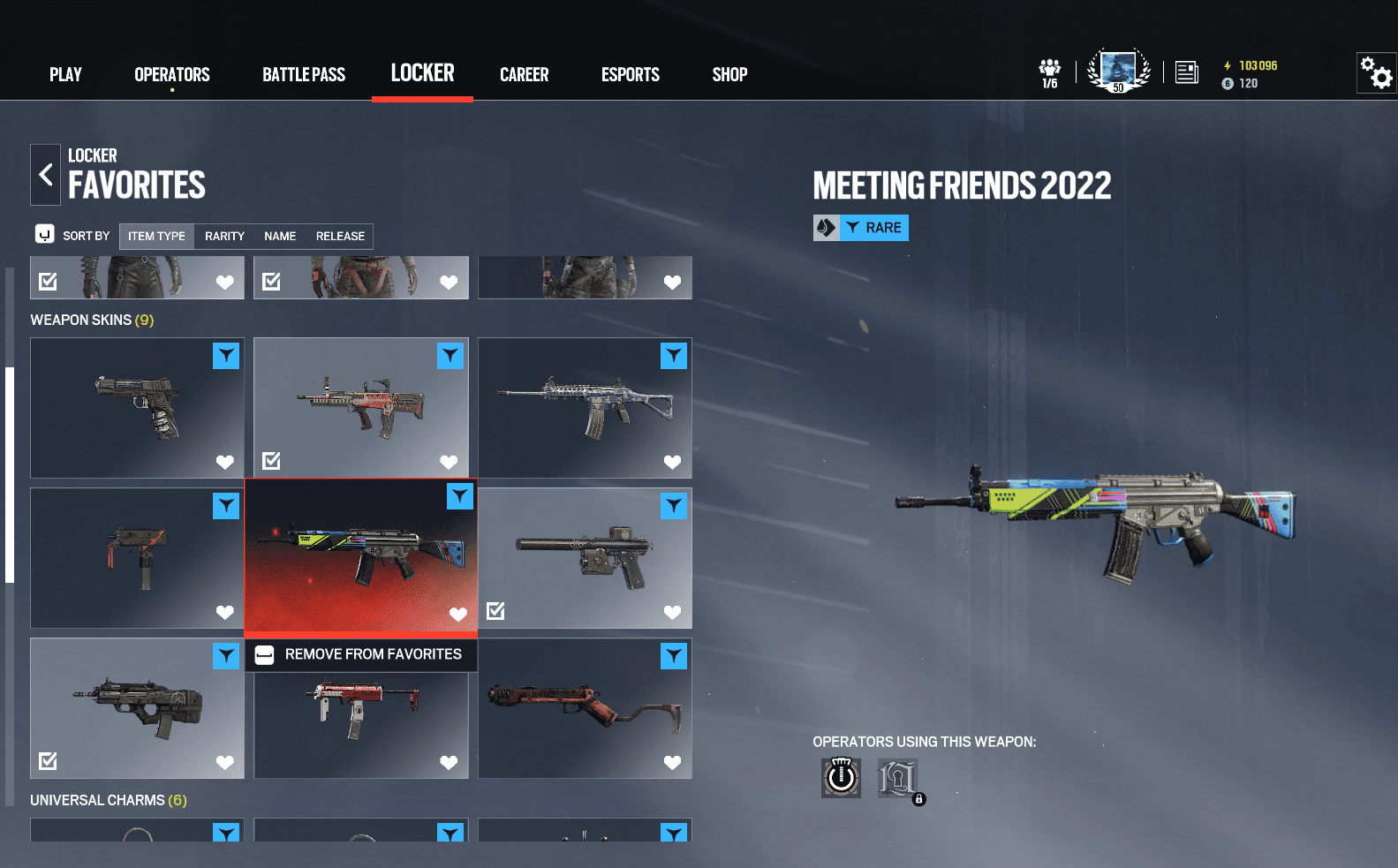Open the news feed icon
Image resolution: width=1398 pixels, height=868 pixels.
coord(1187,72)
